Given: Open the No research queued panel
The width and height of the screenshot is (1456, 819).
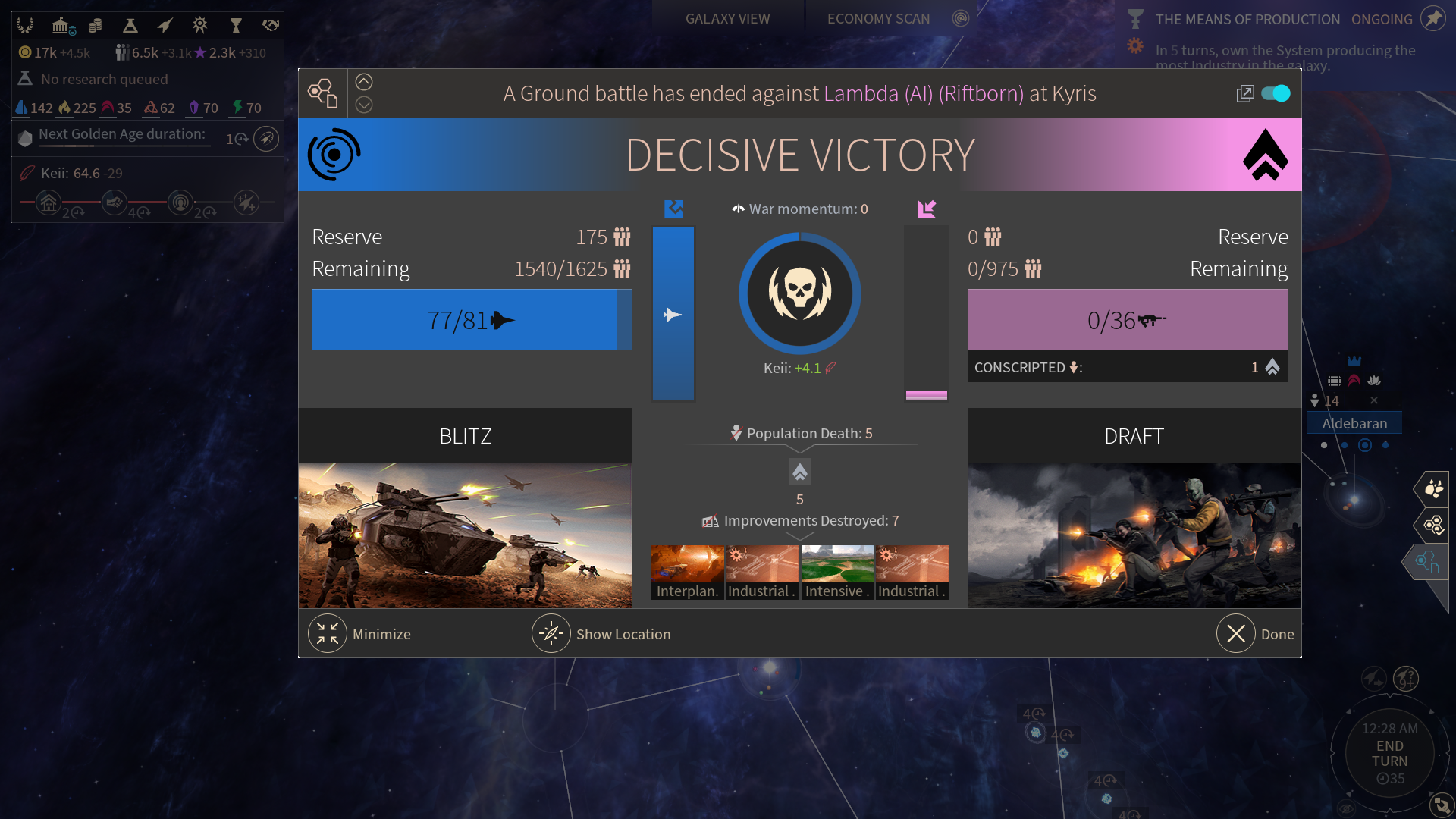Looking at the screenshot, I should [105, 79].
